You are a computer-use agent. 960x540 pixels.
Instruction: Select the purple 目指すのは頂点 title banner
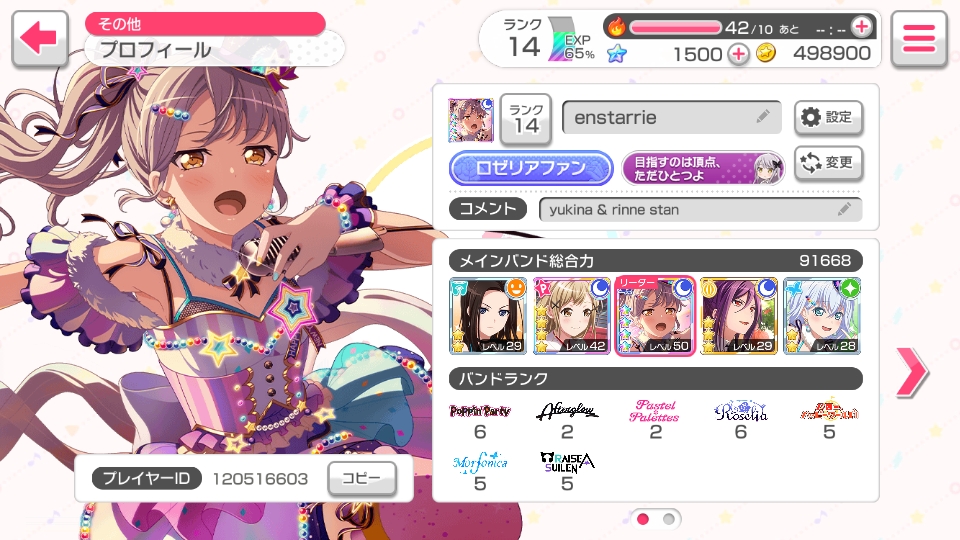click(x=703, y=168)
